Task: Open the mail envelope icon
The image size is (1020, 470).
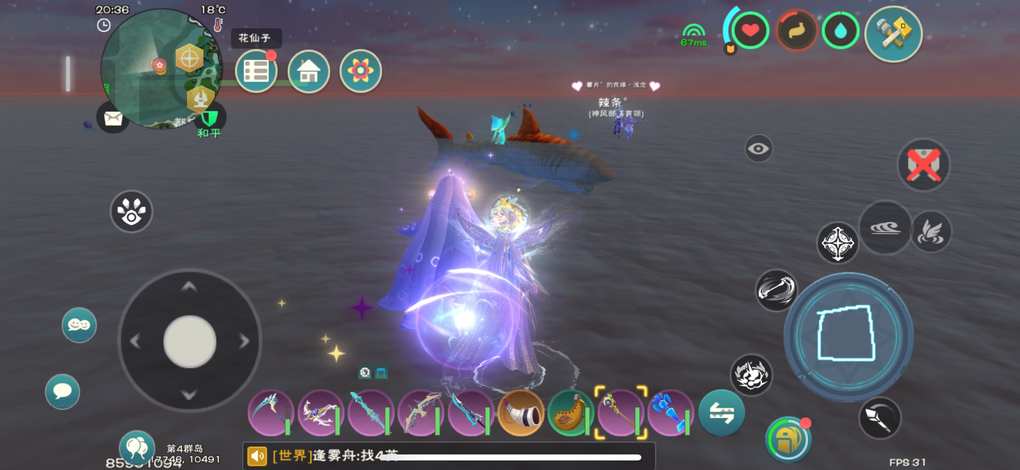Action: pyautogui.click(x=113, y=119)
